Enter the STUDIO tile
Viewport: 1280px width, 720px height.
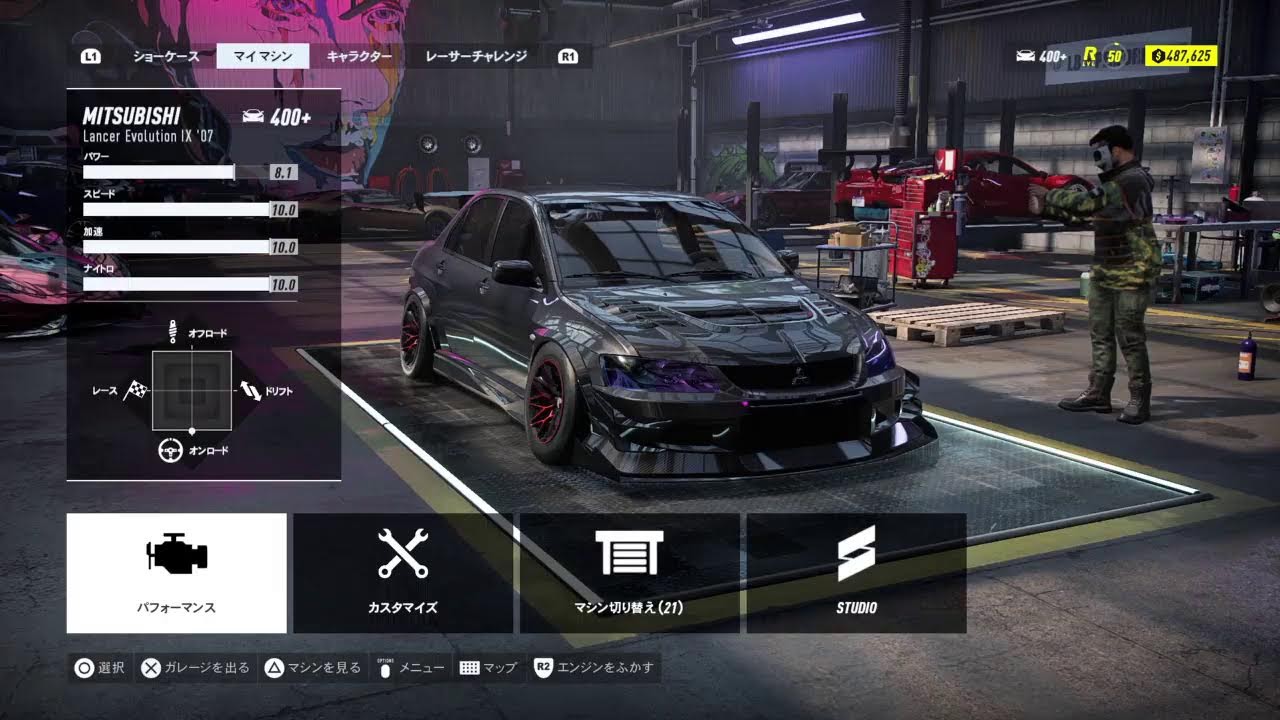coord(856,573)
